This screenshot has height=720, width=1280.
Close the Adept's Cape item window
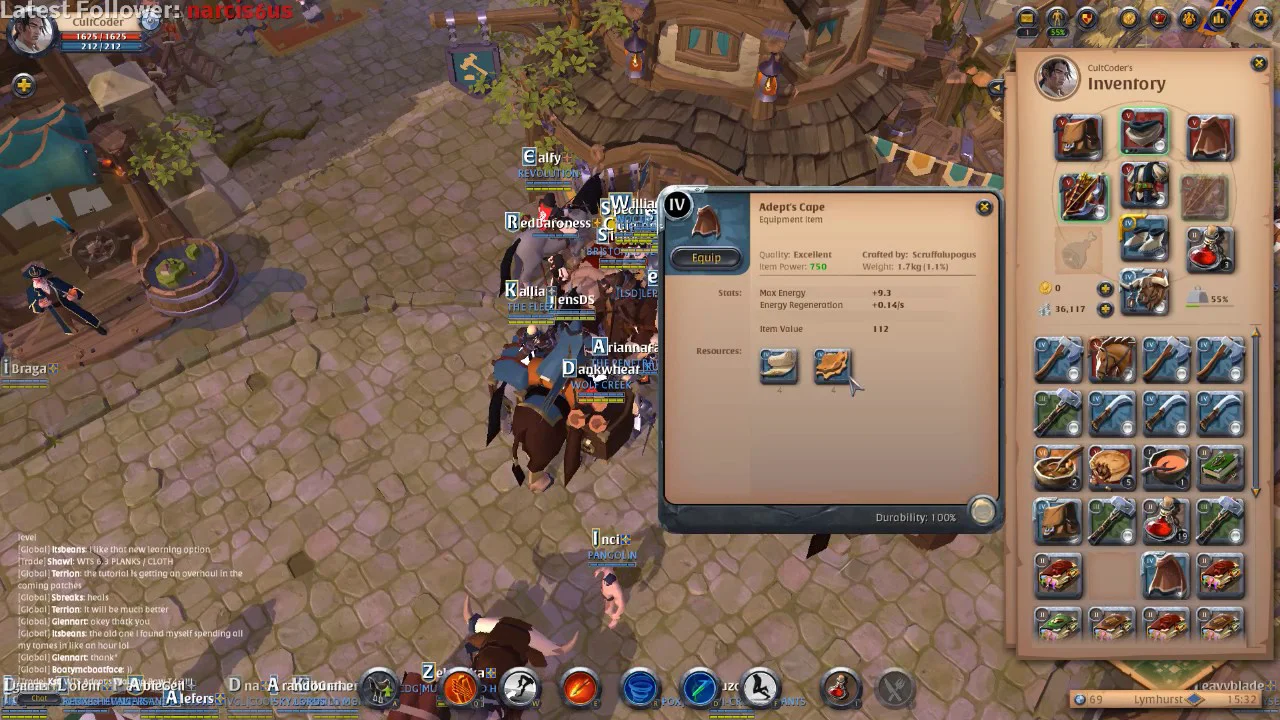(984, 207)
